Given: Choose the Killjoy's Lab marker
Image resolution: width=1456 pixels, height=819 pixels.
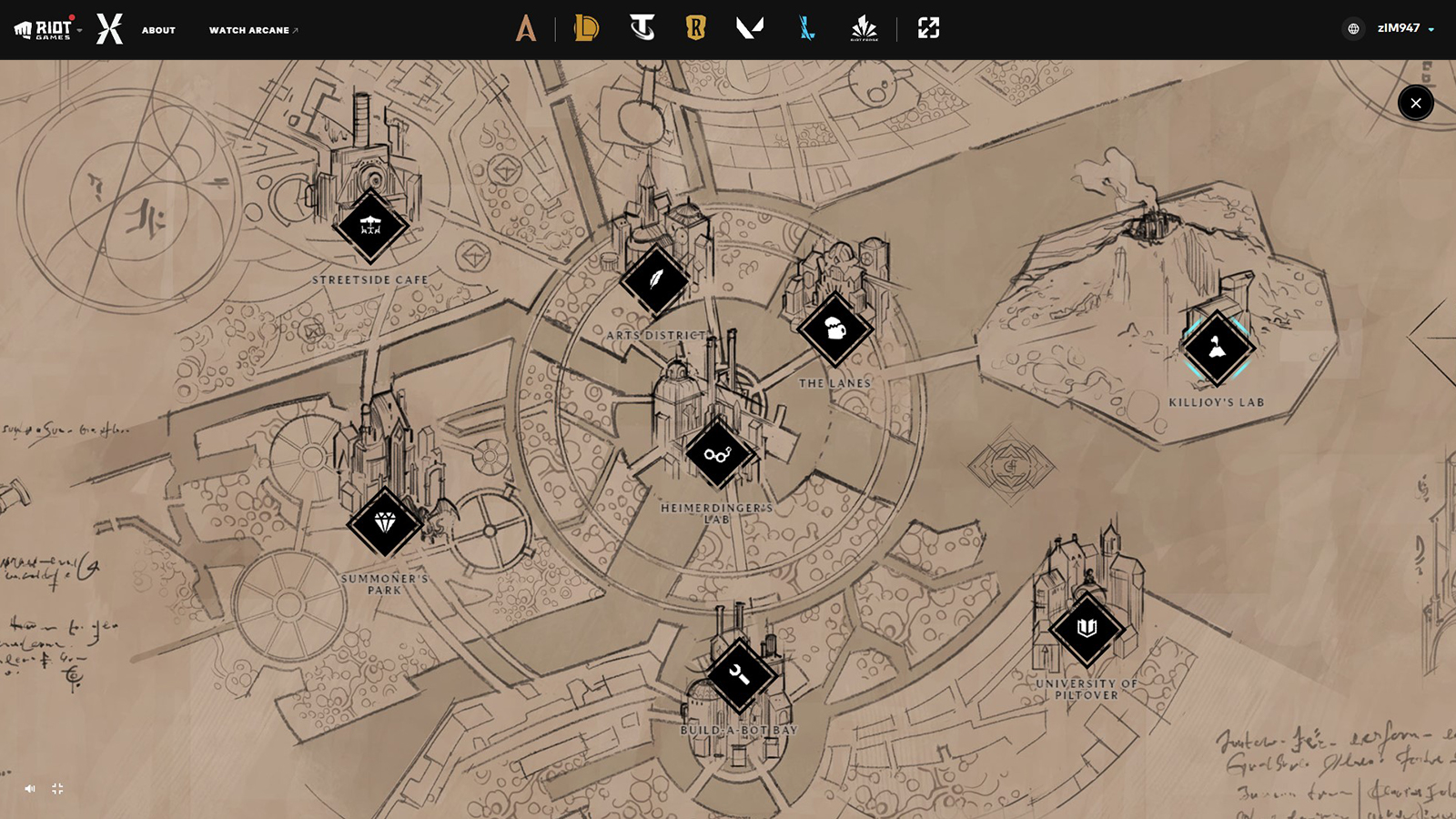Looking at the screenshot, I should point(1217,348).
